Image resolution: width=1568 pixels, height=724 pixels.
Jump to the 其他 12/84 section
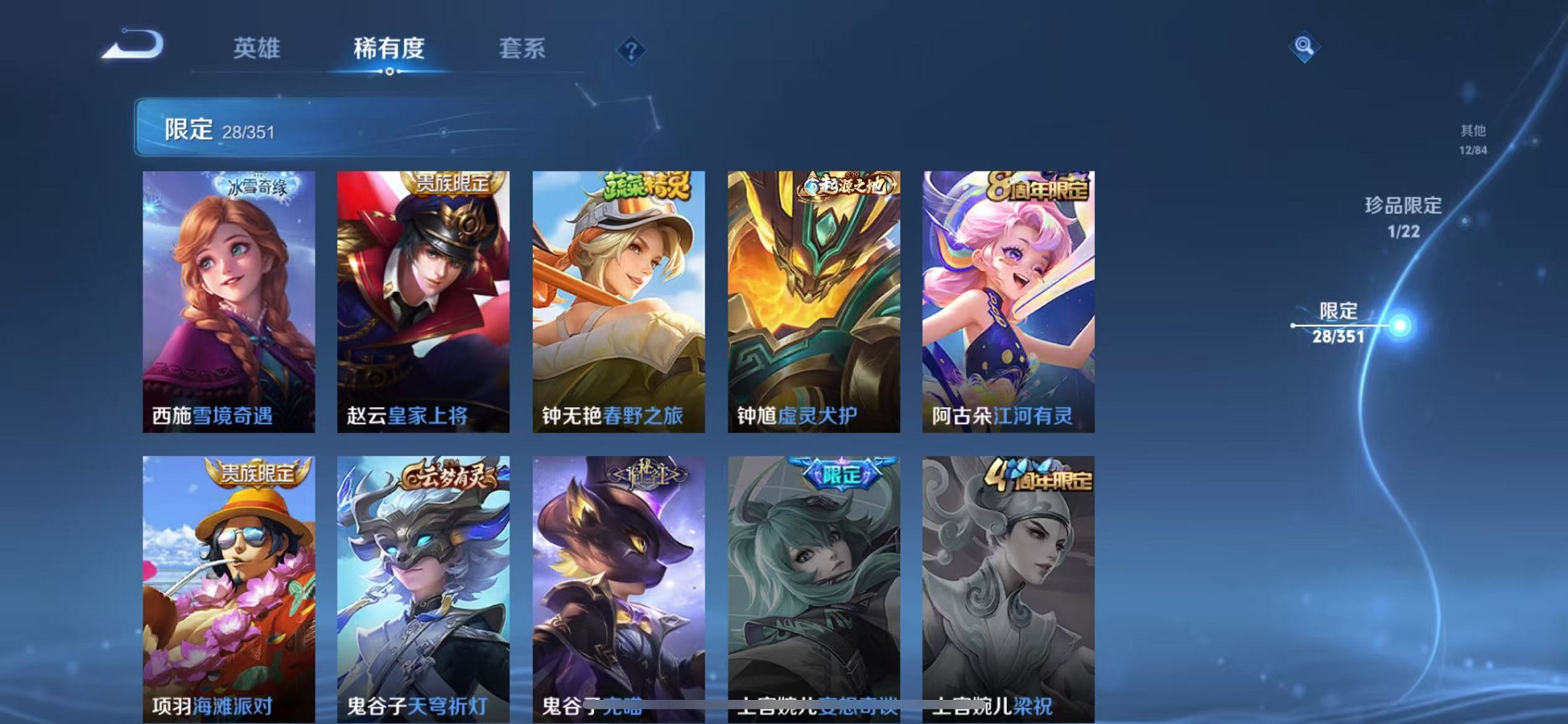coord(1473,138)
